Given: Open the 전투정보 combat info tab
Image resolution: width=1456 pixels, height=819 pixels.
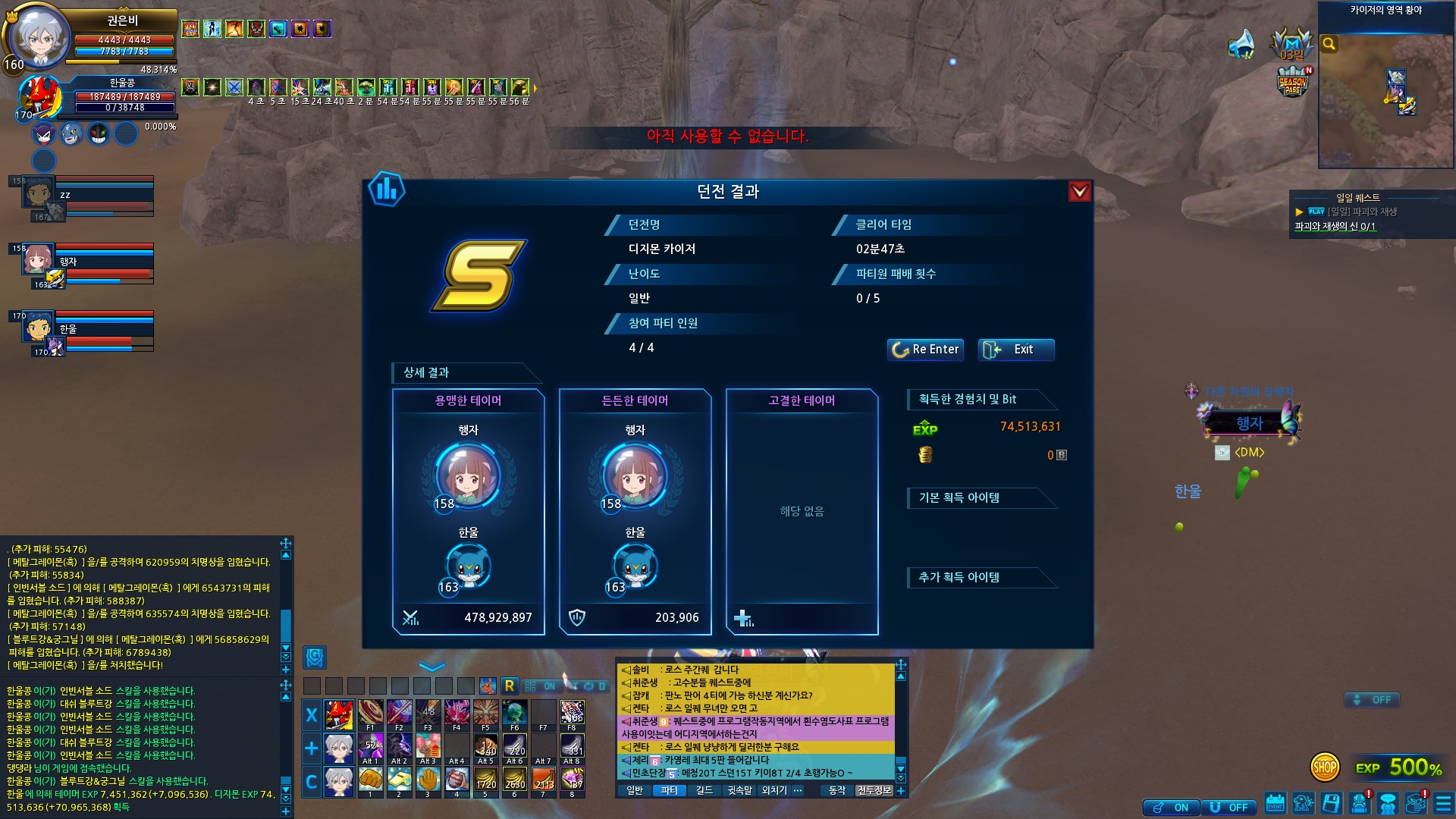Looking at the screenshot, I should pyautogui.click(x=874, y=790).
